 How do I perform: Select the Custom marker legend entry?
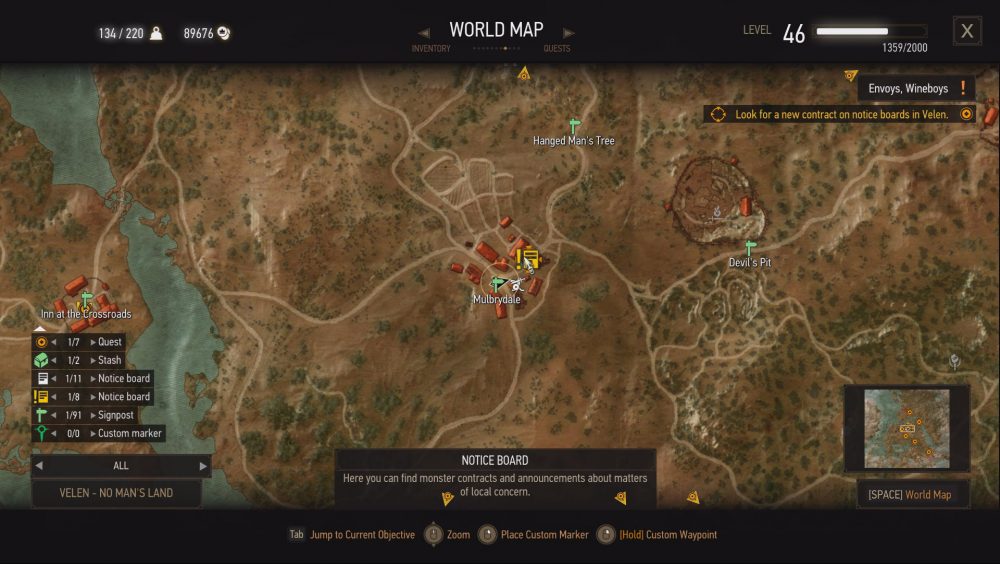pos(129,433)
